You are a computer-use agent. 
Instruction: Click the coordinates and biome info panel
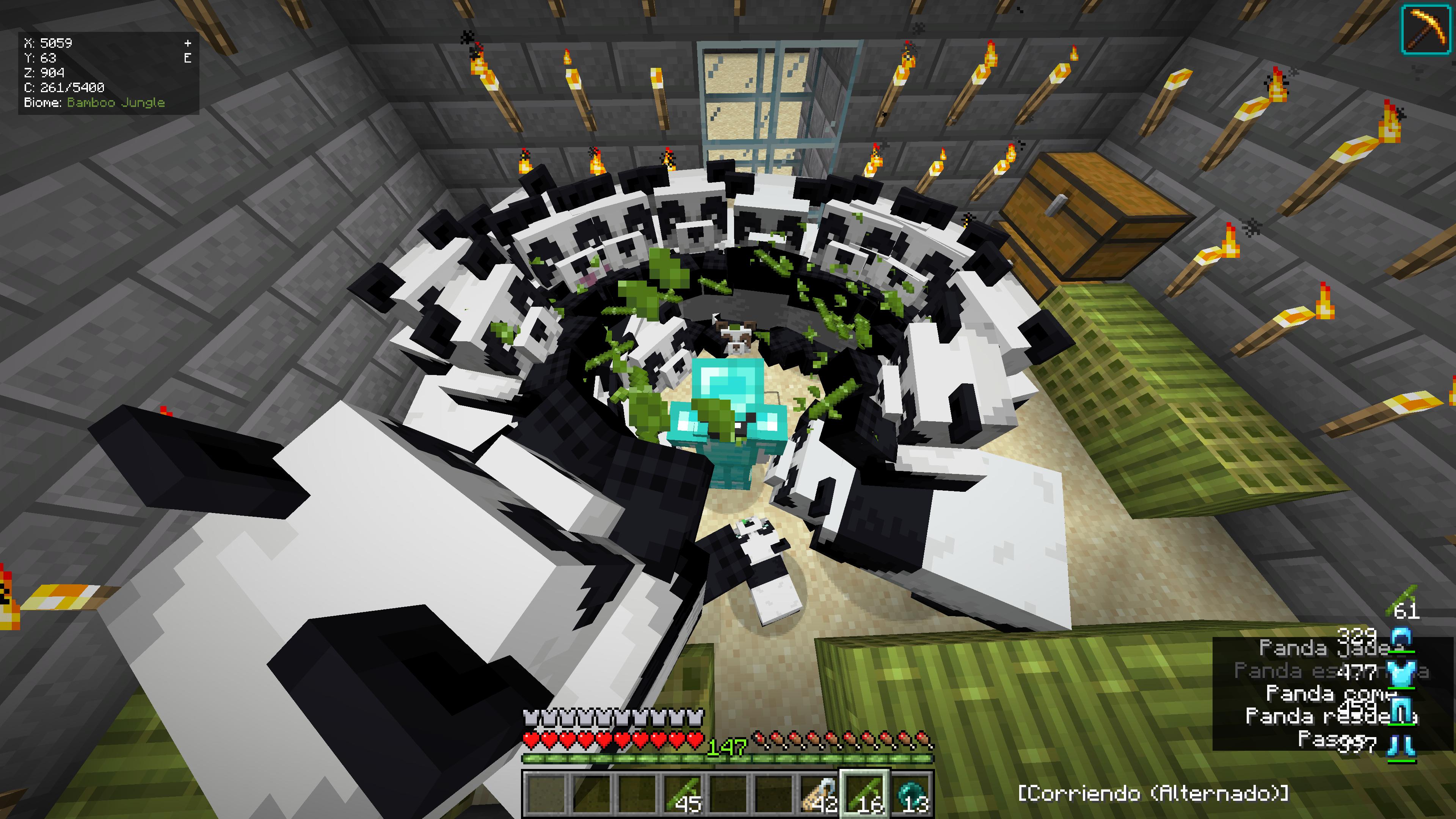pos(108,73)
